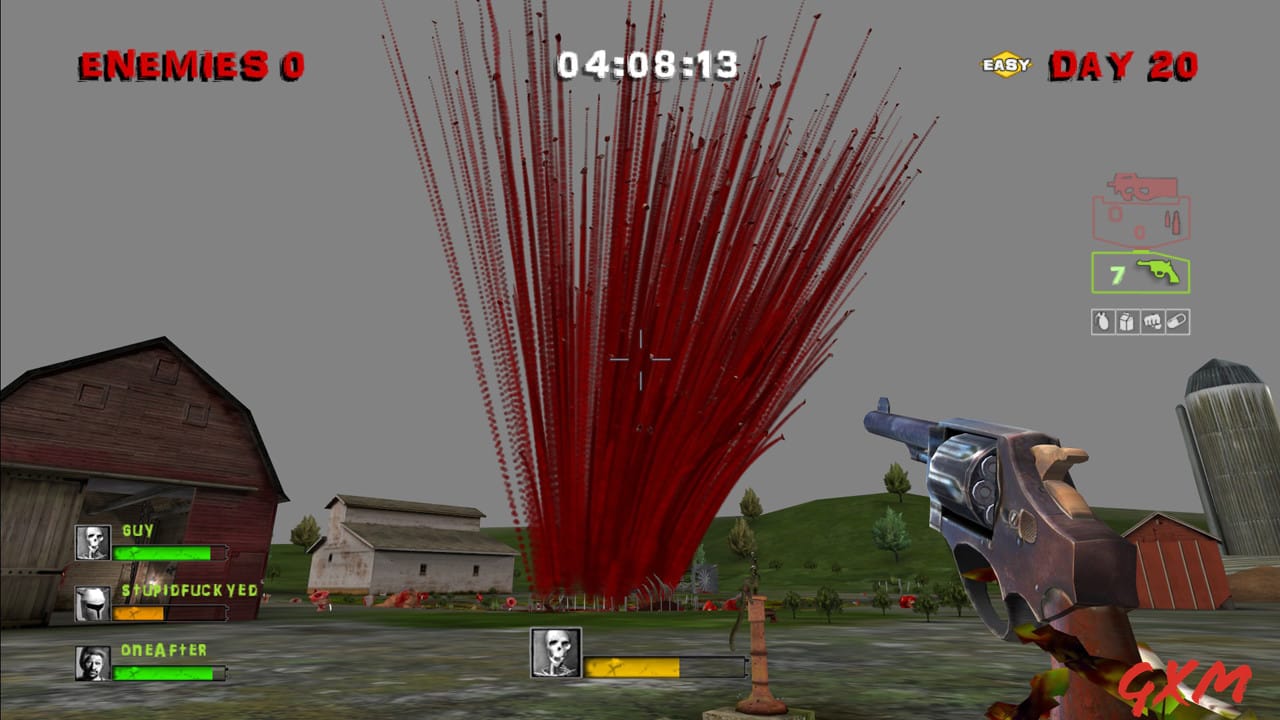The width and height of the screenshot is (1280, 720).
Task: Select the milk carton item icon
Action: [1127, 320]
